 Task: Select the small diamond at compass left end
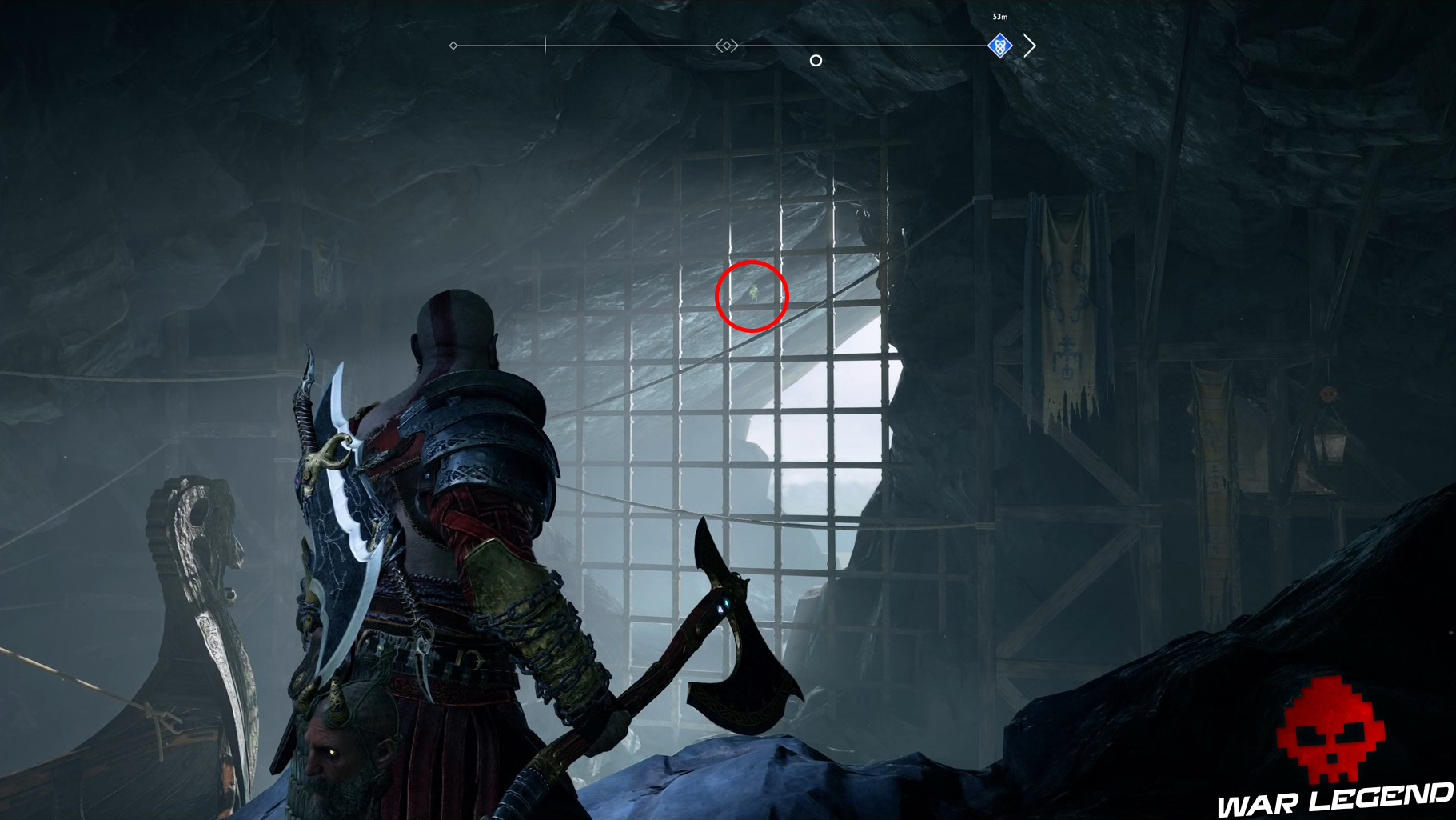tap(454, 46)
